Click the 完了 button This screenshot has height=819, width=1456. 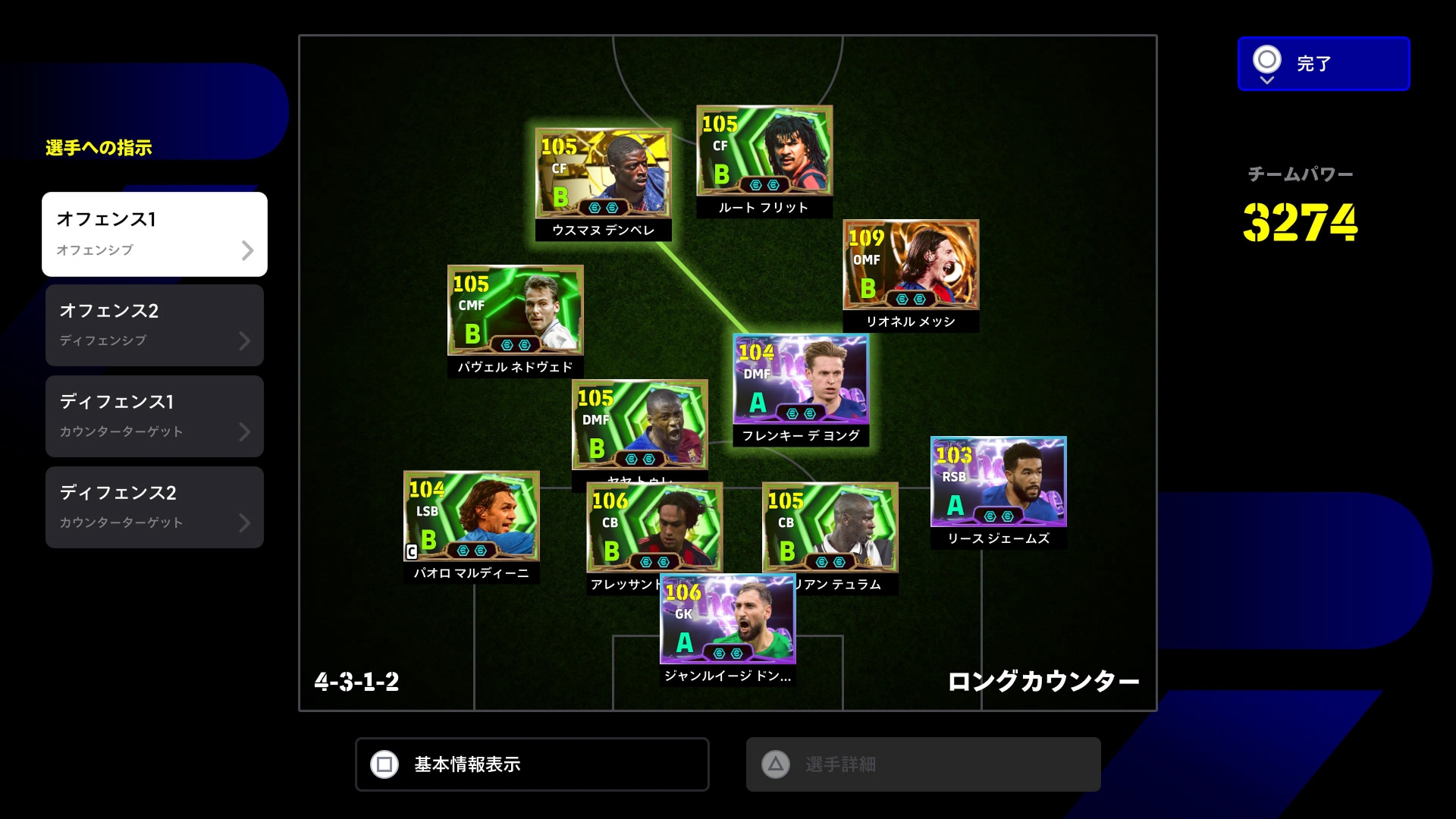pyautogui.click(x=1323, y=64)
